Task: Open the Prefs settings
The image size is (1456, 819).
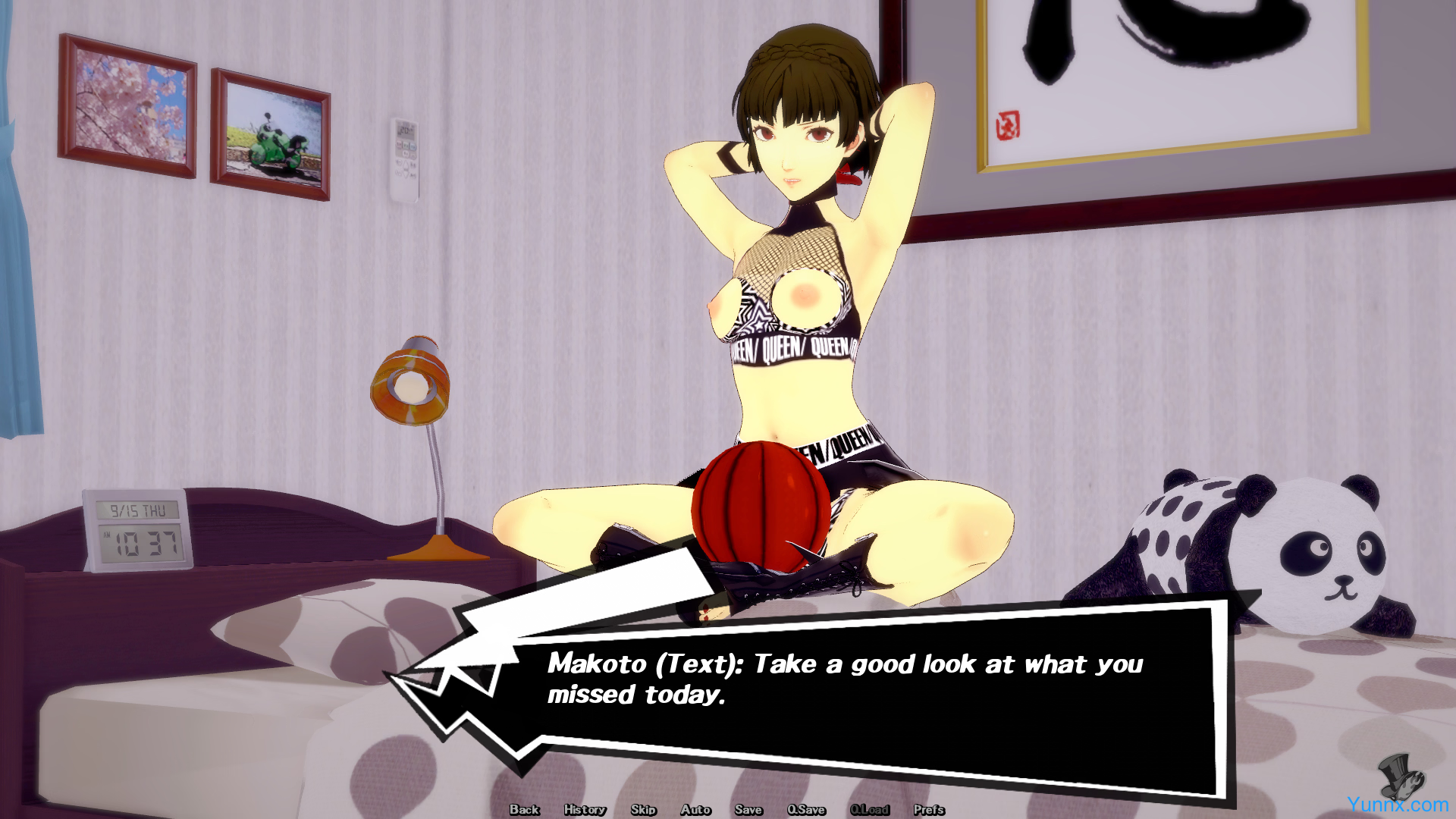Action: 929,810
